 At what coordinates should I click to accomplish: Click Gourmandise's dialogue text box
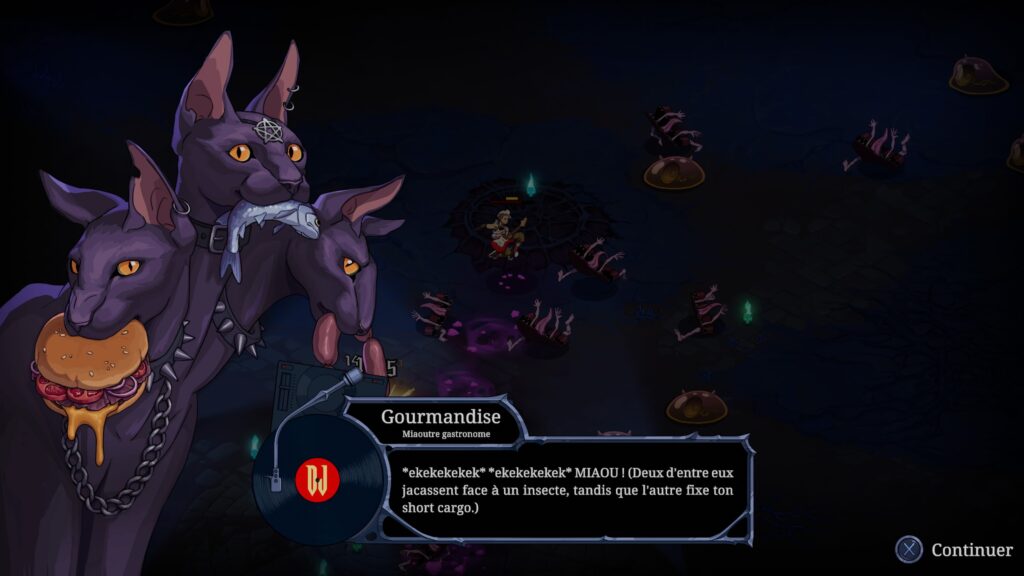(x=565, y=489)
